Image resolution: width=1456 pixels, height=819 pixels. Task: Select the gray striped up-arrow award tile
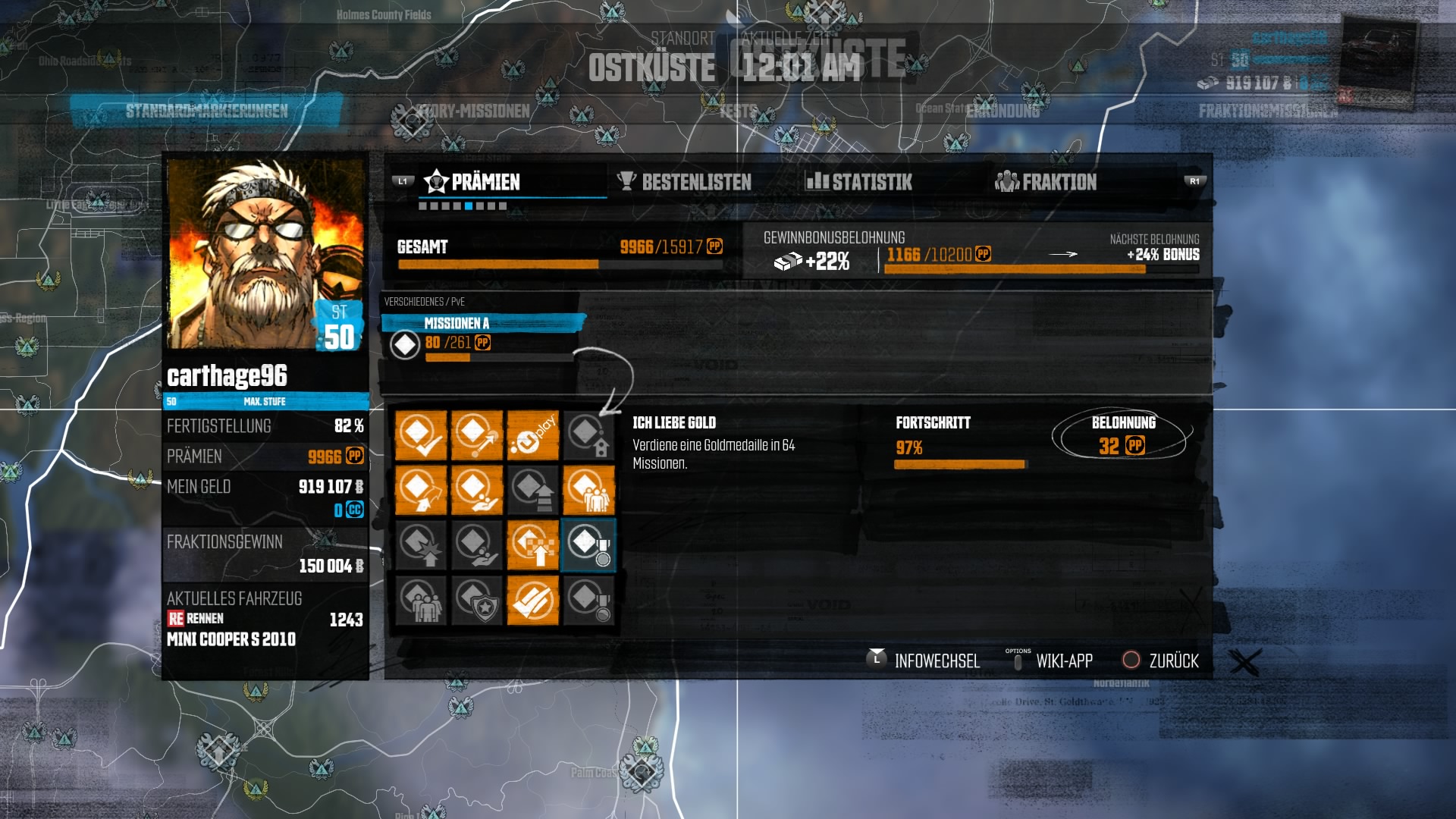point(533,490)
